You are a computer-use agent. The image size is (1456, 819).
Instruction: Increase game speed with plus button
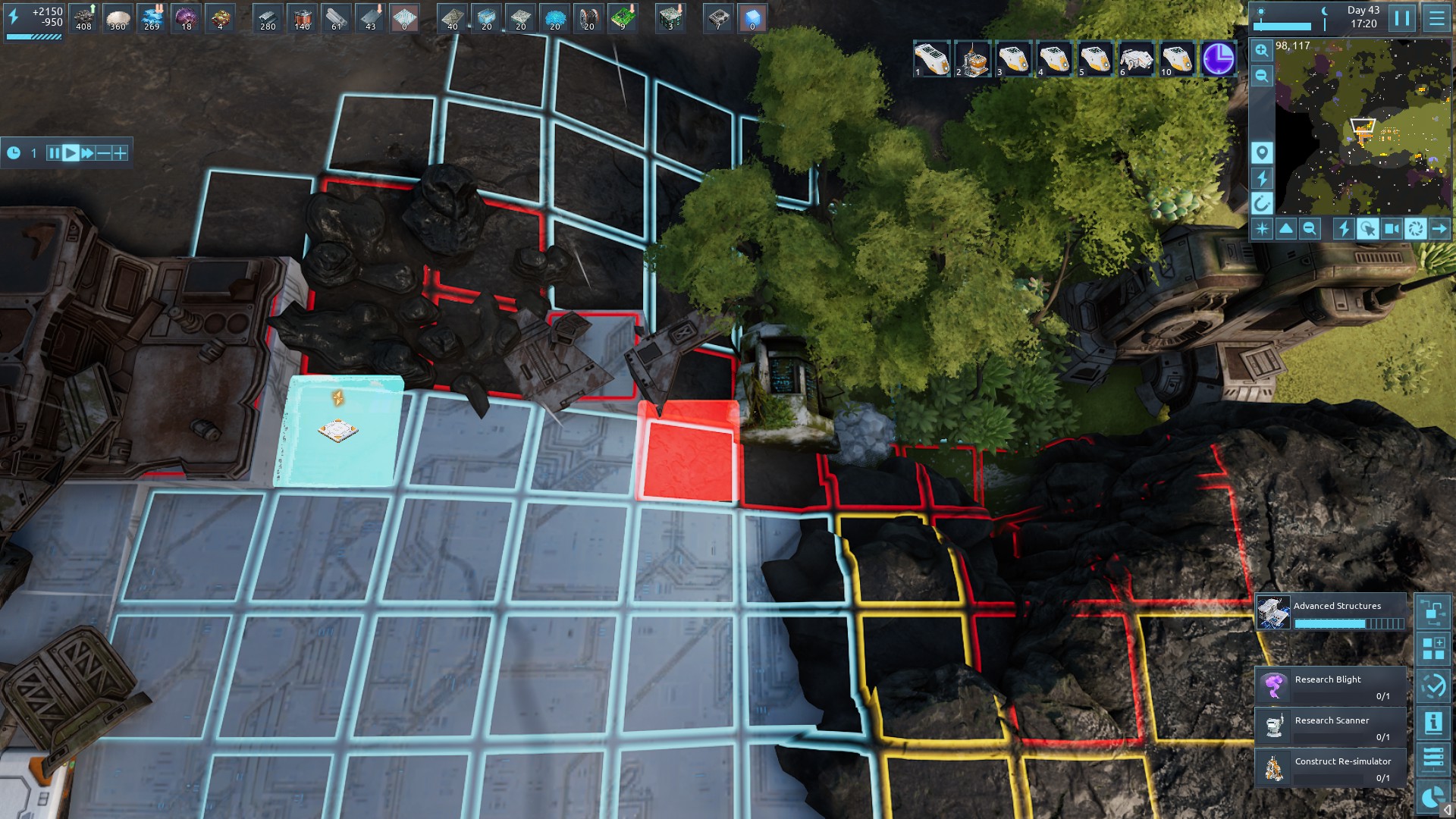click(x=120, y=153)
